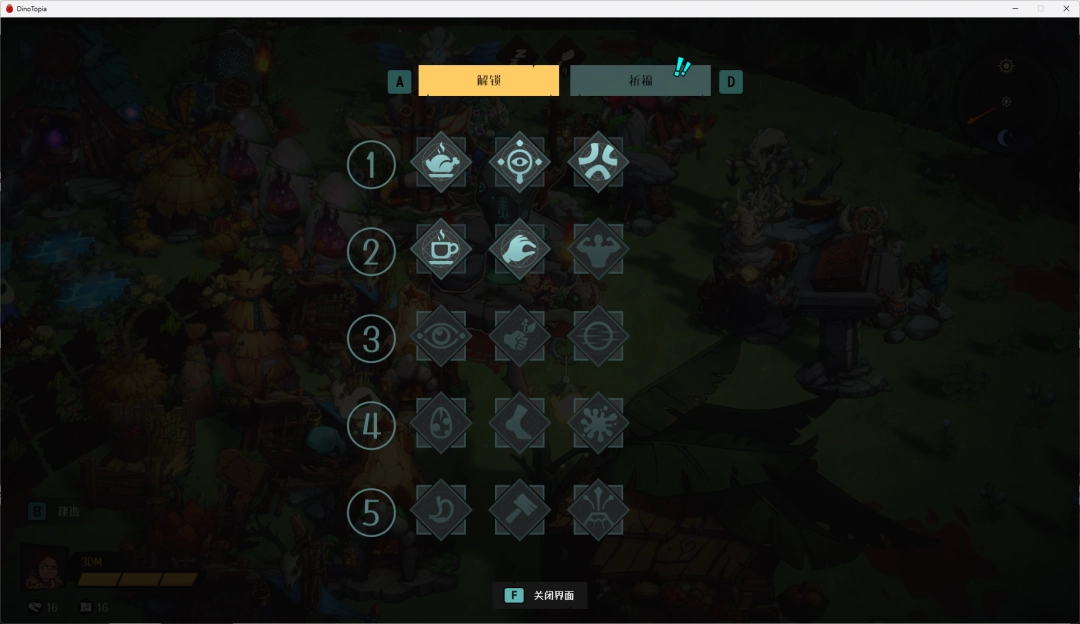Pick the steaming coffee cup skill
1080x624 pixels.
[440, 249]
